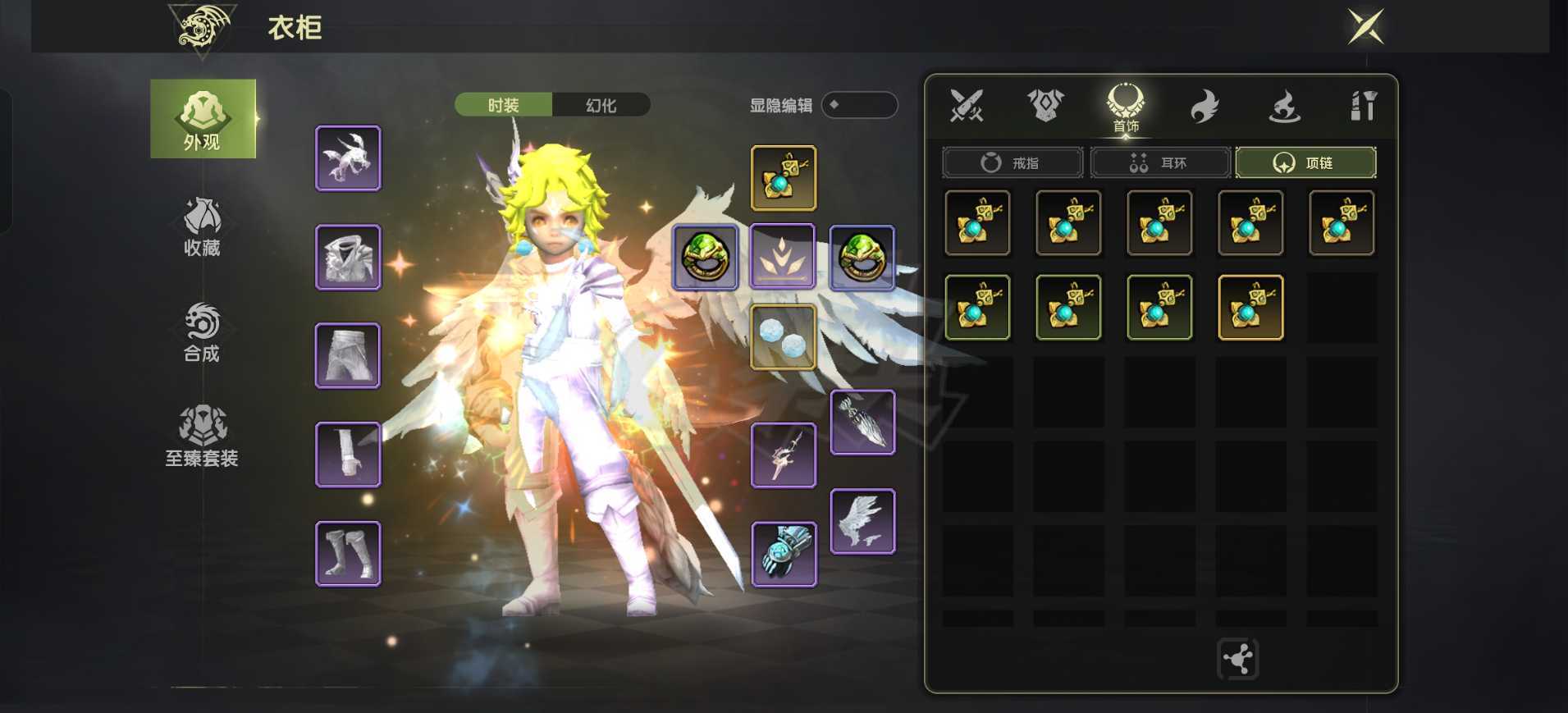The height and width of the screenshot is (713, 1568).
Task: Select the equipped earrings slot
Action: [x=784, y=337]
